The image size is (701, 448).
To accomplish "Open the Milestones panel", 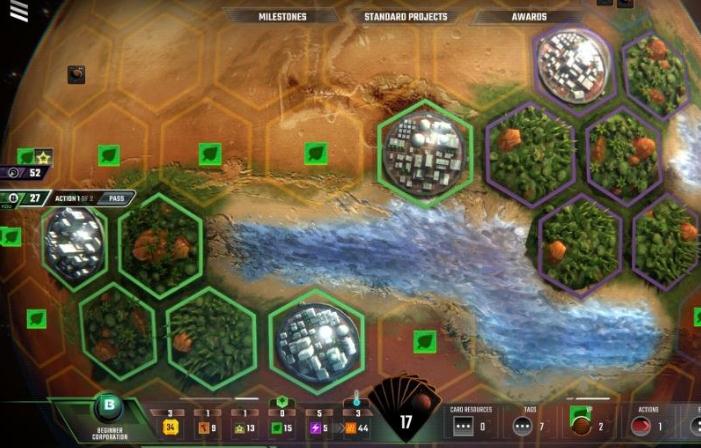I will click(282, 17).
